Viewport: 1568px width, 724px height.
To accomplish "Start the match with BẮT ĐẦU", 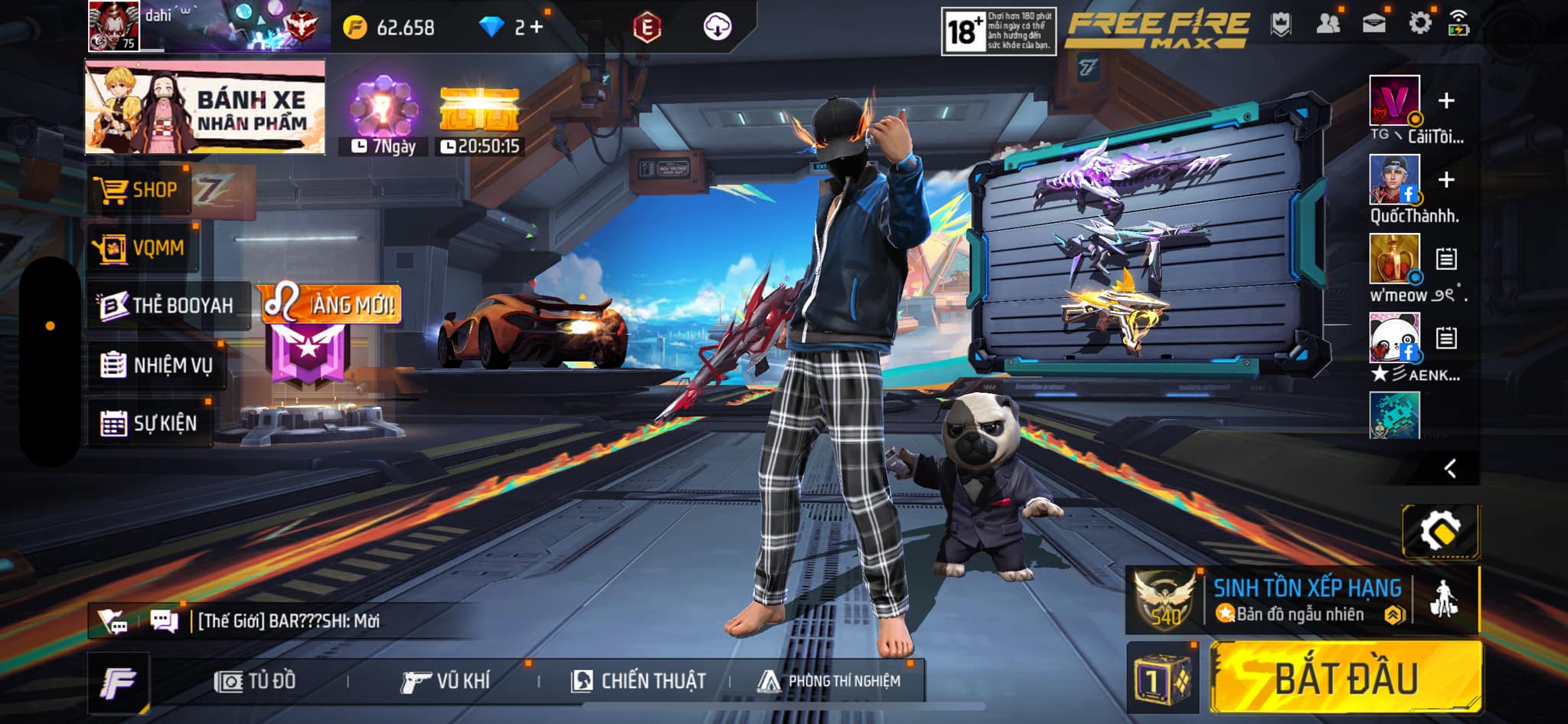I will point(1345,679).
